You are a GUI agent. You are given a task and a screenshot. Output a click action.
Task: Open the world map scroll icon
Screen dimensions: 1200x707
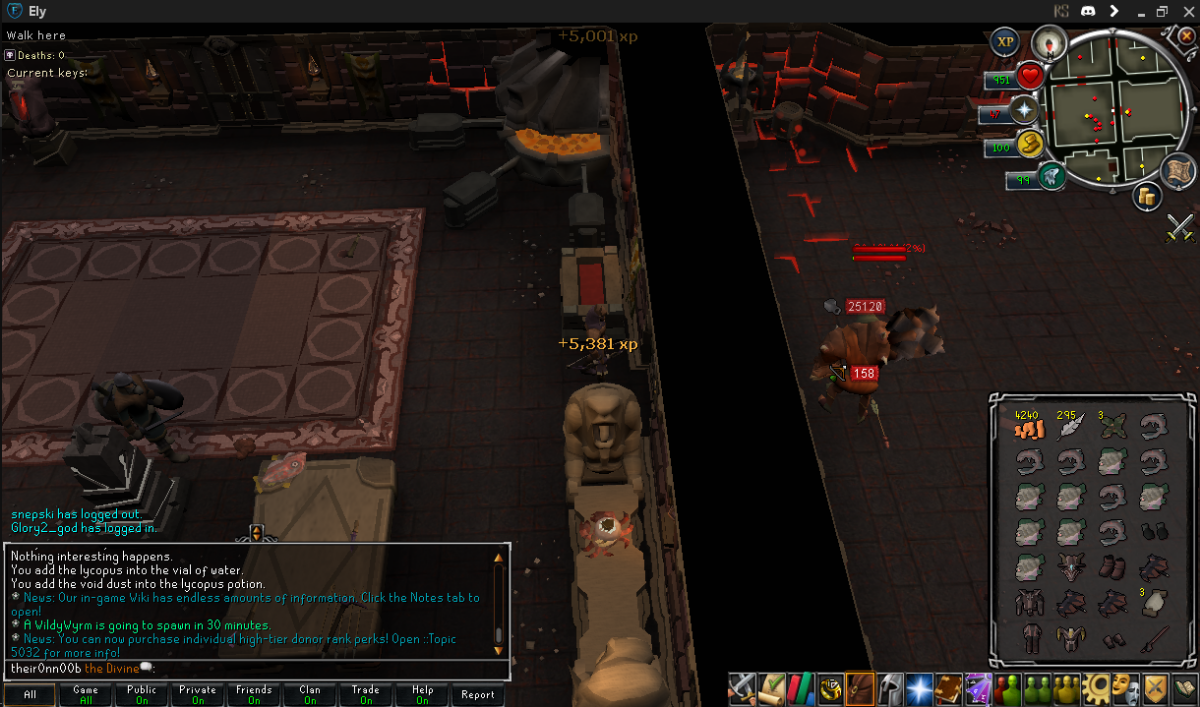[x=1179, y=170]
